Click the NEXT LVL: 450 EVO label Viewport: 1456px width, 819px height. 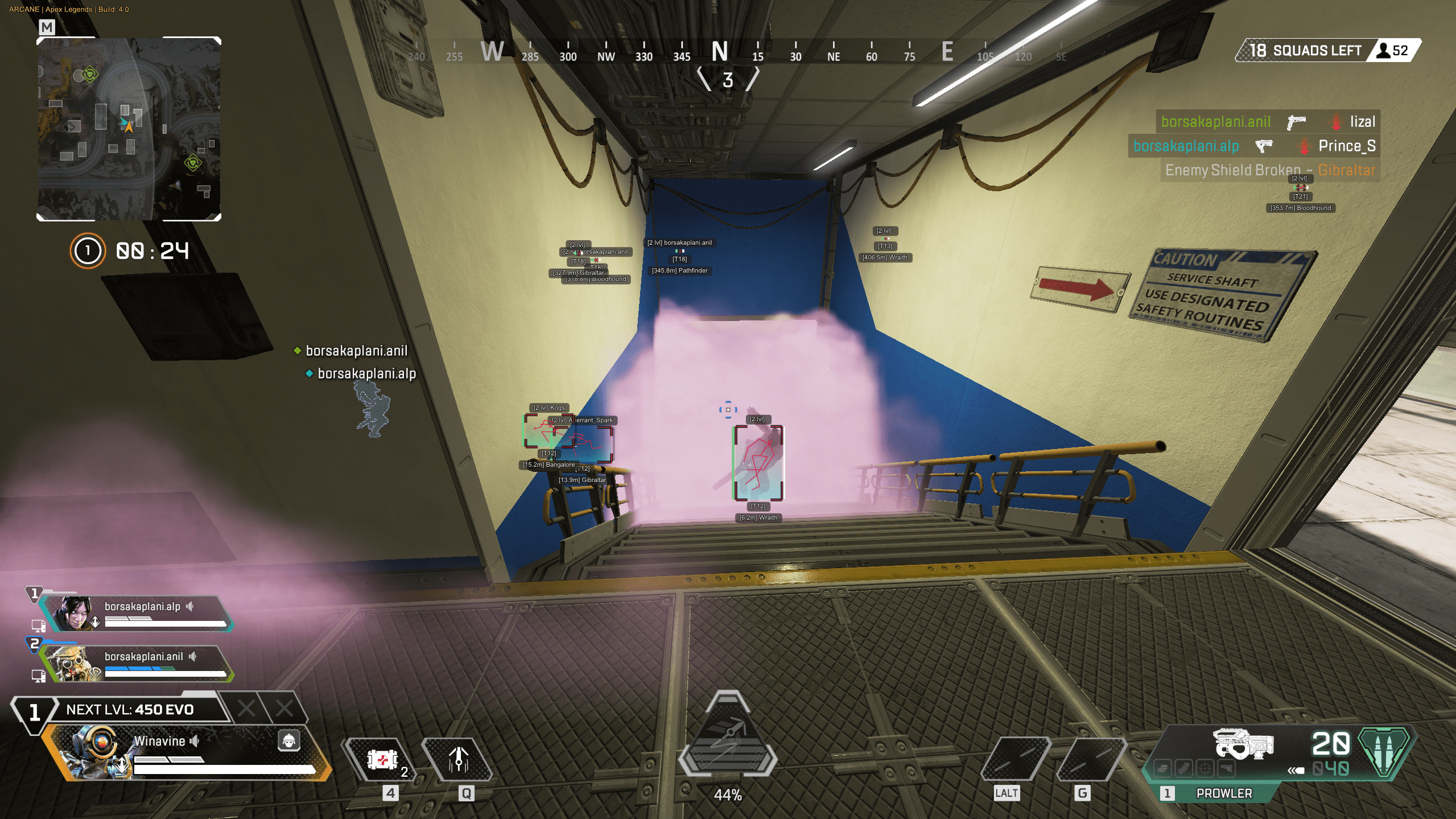click(x=129, y=710)
